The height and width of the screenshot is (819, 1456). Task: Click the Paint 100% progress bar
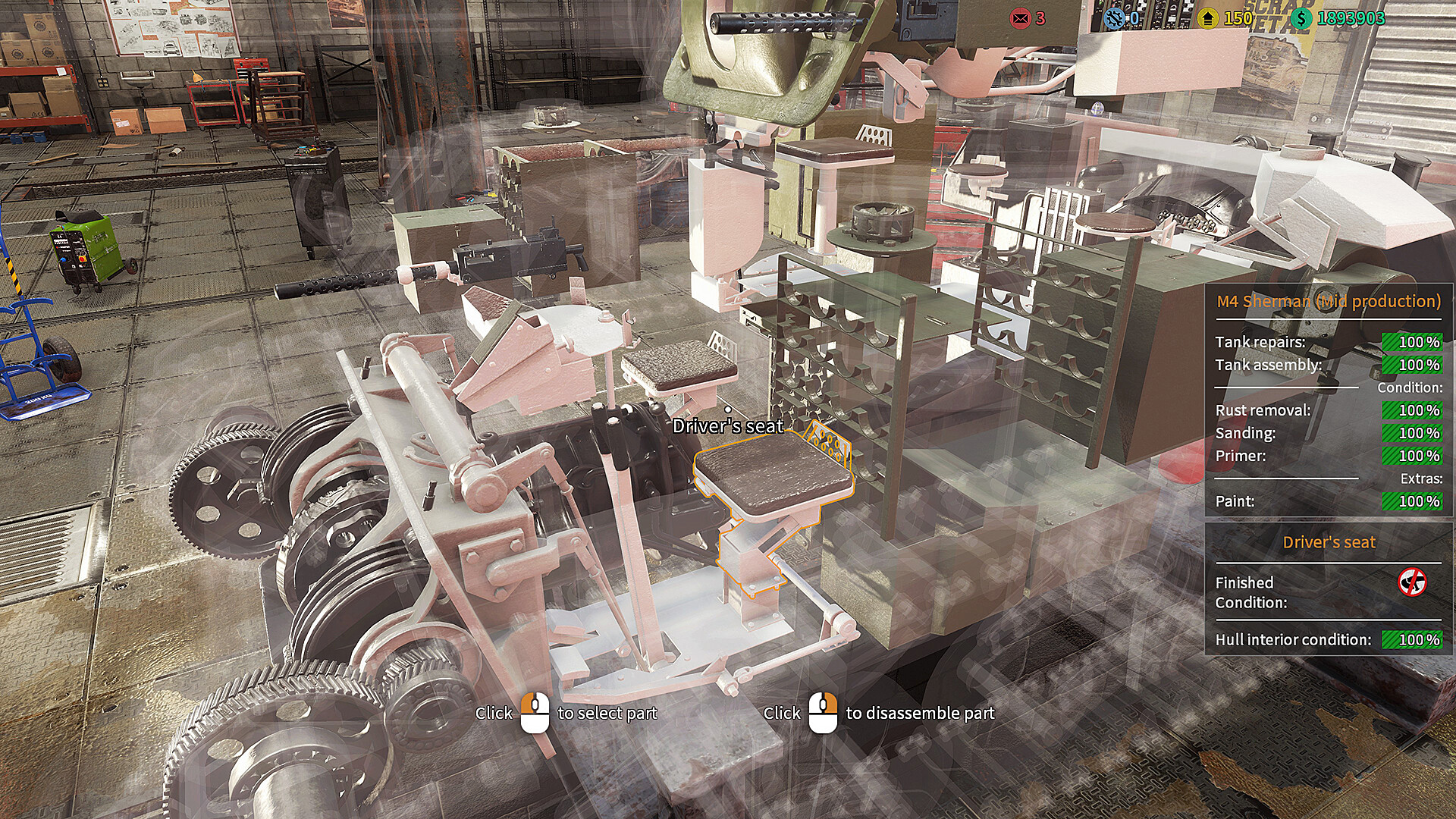[1412, 501]
